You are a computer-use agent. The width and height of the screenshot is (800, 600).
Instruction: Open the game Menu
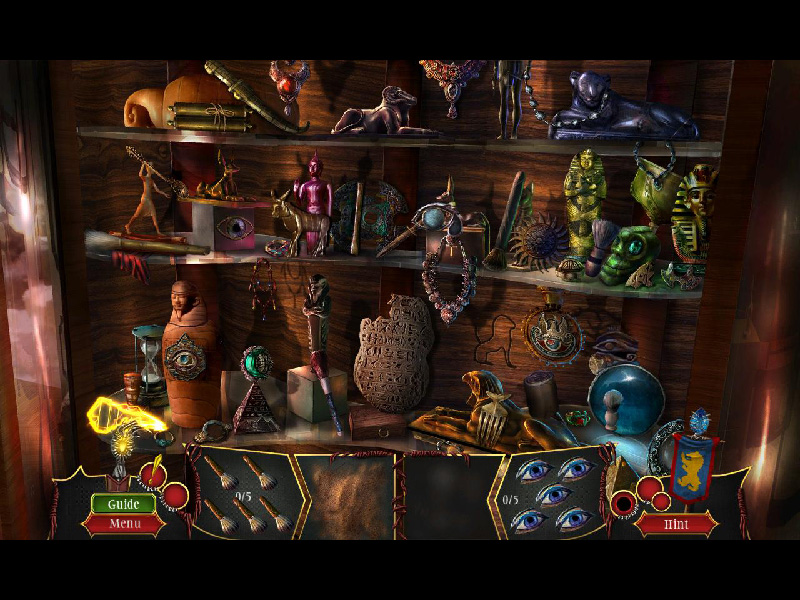tap(124, 523)
